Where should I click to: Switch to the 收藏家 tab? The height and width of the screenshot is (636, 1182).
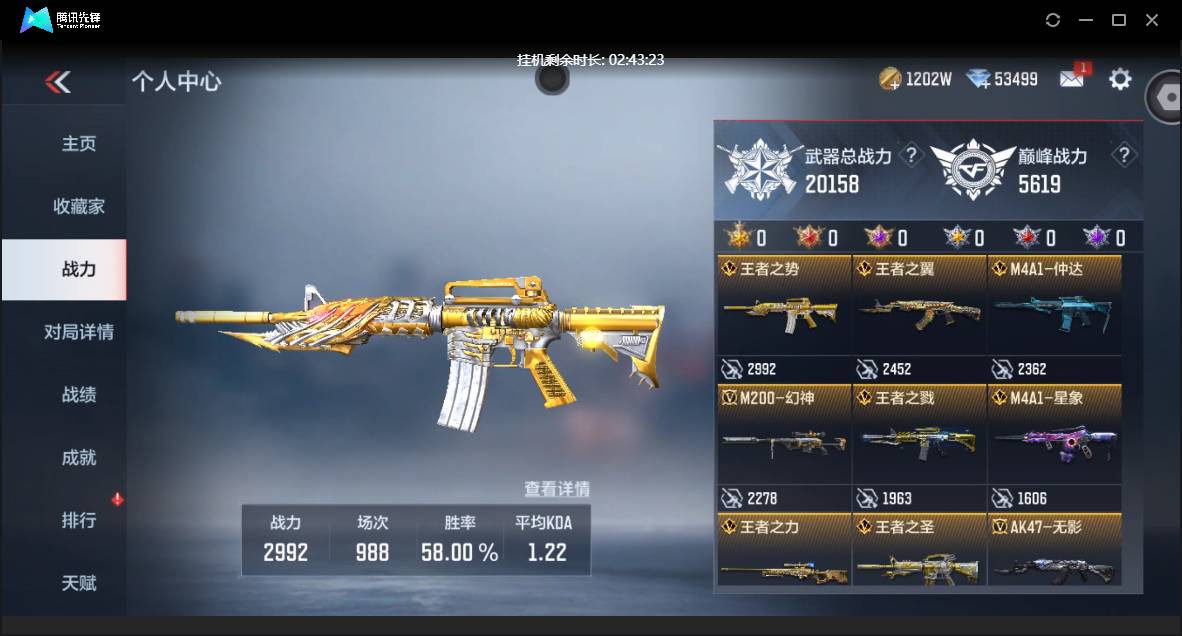[x=79, y=207]
